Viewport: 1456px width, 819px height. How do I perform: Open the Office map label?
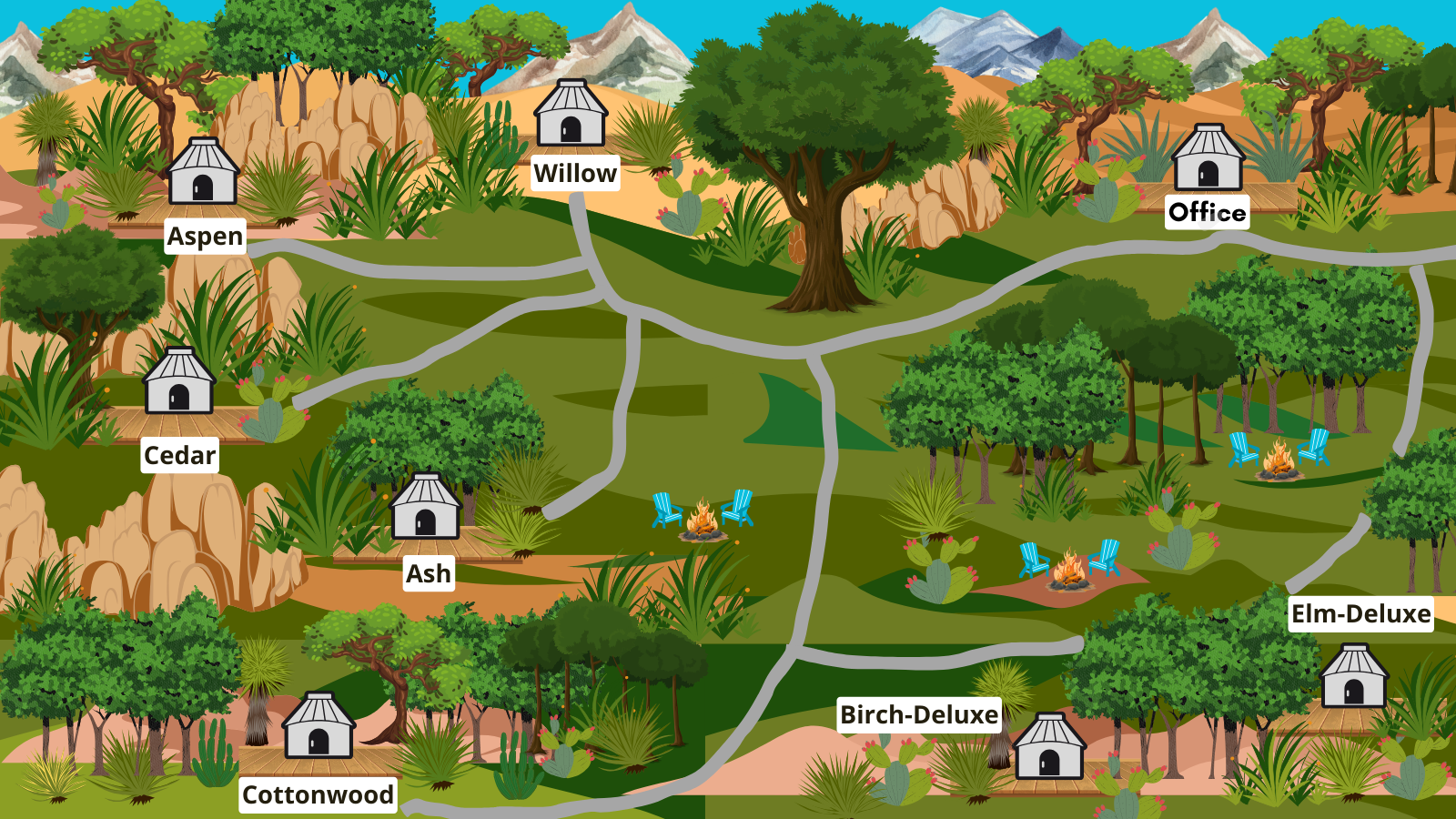tap(1207, 212)
